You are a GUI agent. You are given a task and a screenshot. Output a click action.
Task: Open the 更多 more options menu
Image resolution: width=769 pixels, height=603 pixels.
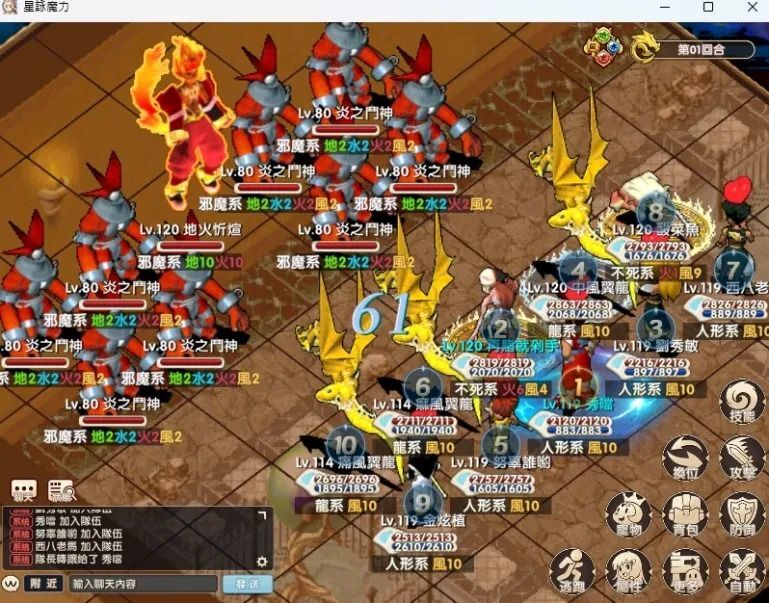685,571
